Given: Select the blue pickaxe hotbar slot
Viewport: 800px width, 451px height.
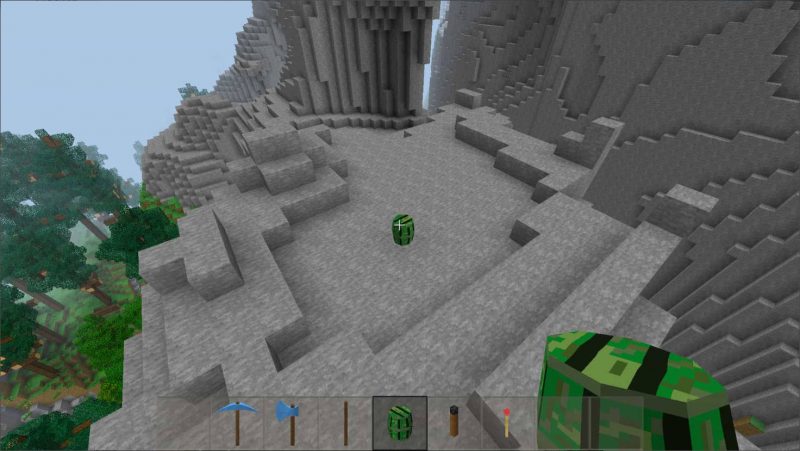Looking at the screenshot, I should 237,422.
